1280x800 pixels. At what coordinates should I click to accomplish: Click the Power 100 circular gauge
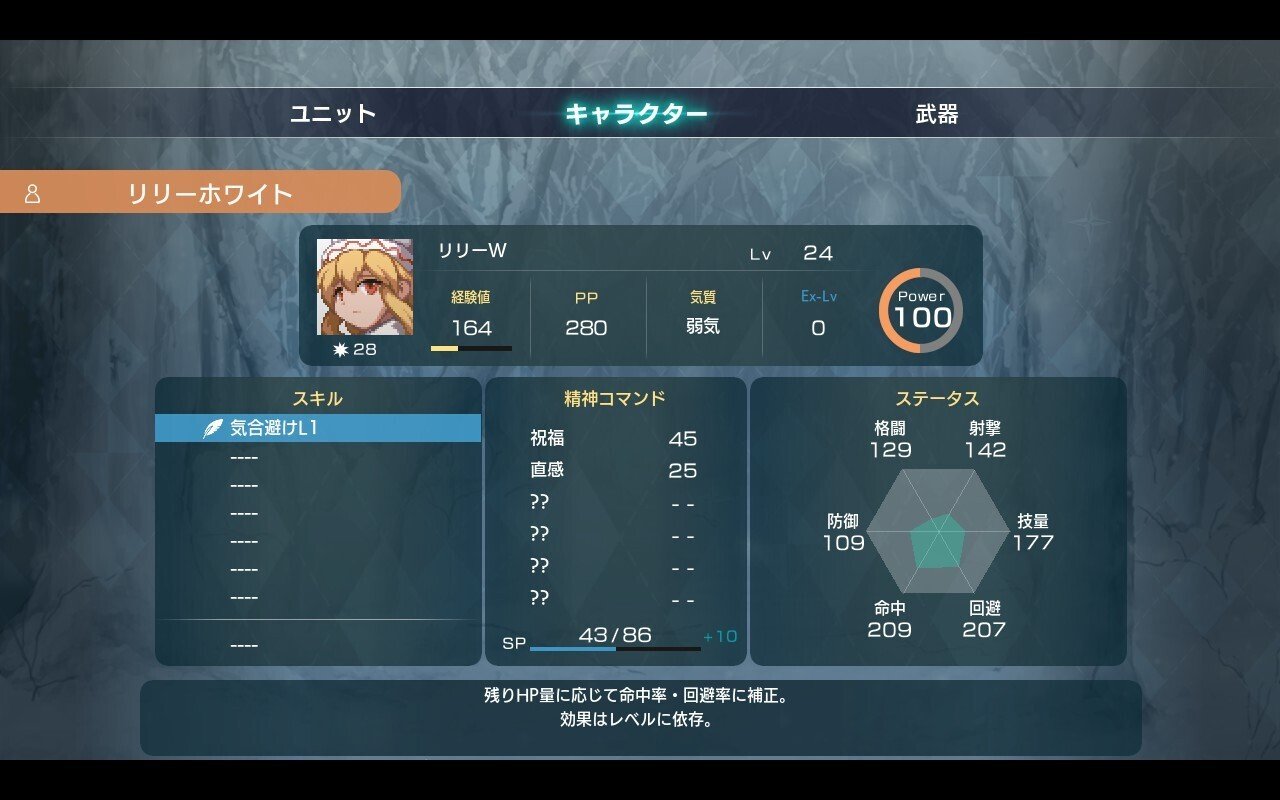pyautogui.click(x=921, y=311)
